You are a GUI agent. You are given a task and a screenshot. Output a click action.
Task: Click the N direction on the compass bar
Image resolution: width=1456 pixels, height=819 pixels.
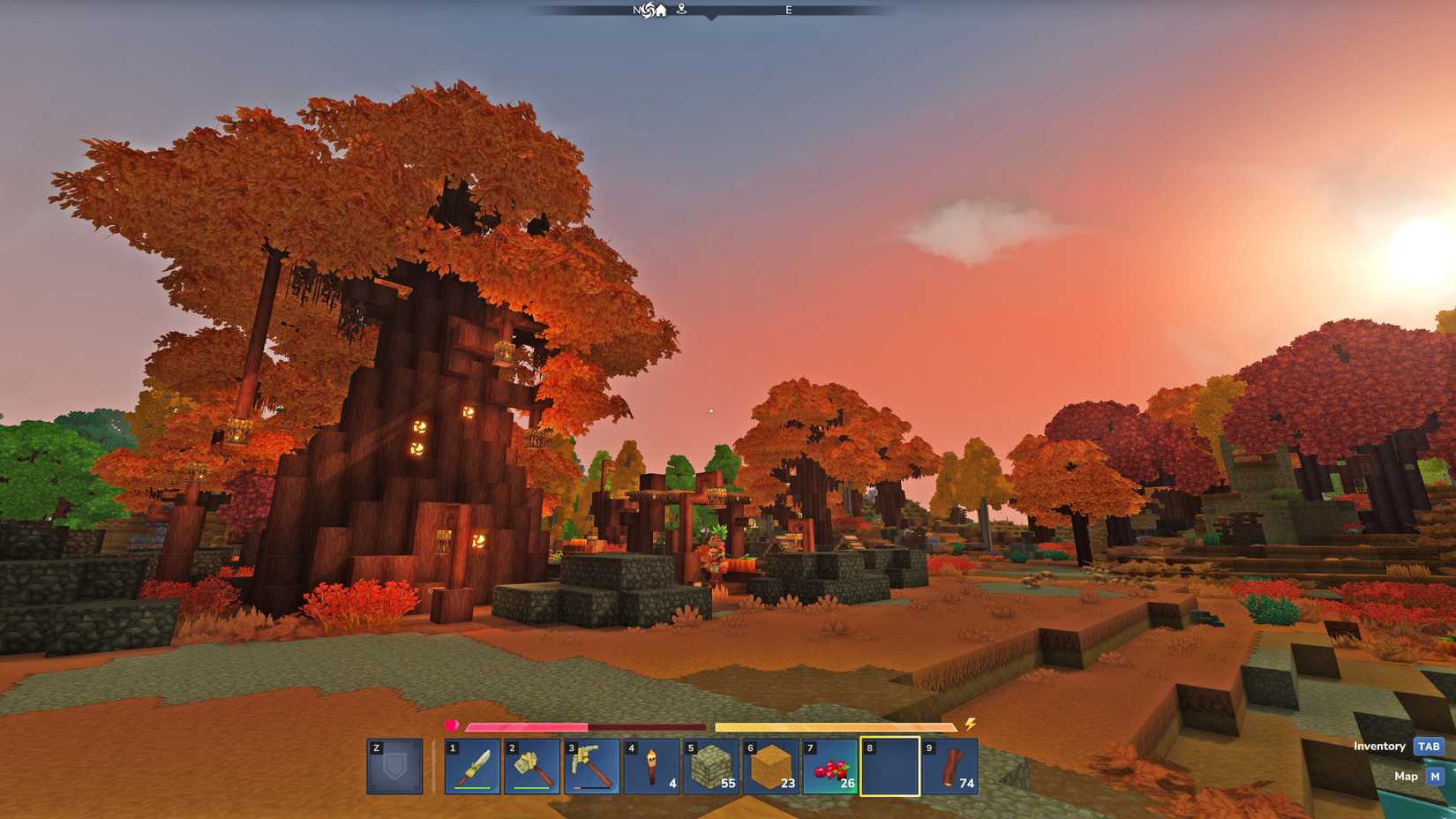pos(635,10)
